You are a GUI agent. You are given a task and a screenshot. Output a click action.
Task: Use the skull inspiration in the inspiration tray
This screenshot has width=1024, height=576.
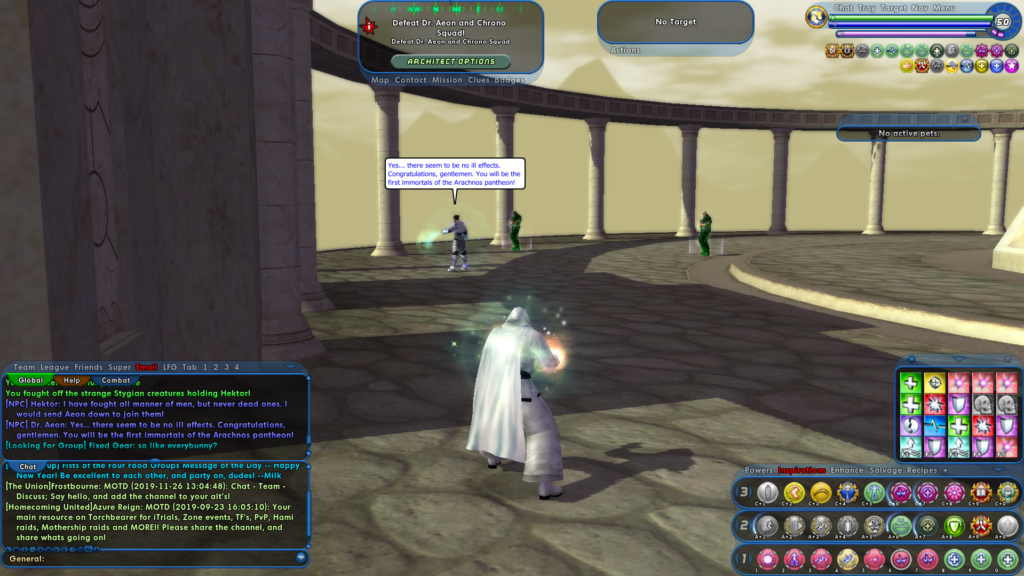click(983, 404)
